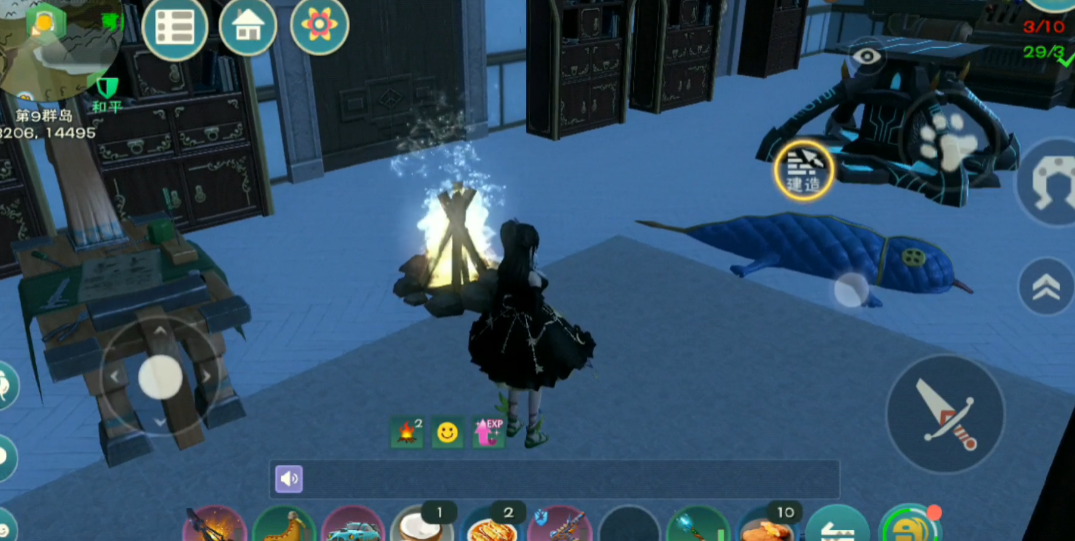Image resolution: width=1075 pixels, height=541 pixels.
Task: Open the flower icon menu
Action: click(319, 26)
